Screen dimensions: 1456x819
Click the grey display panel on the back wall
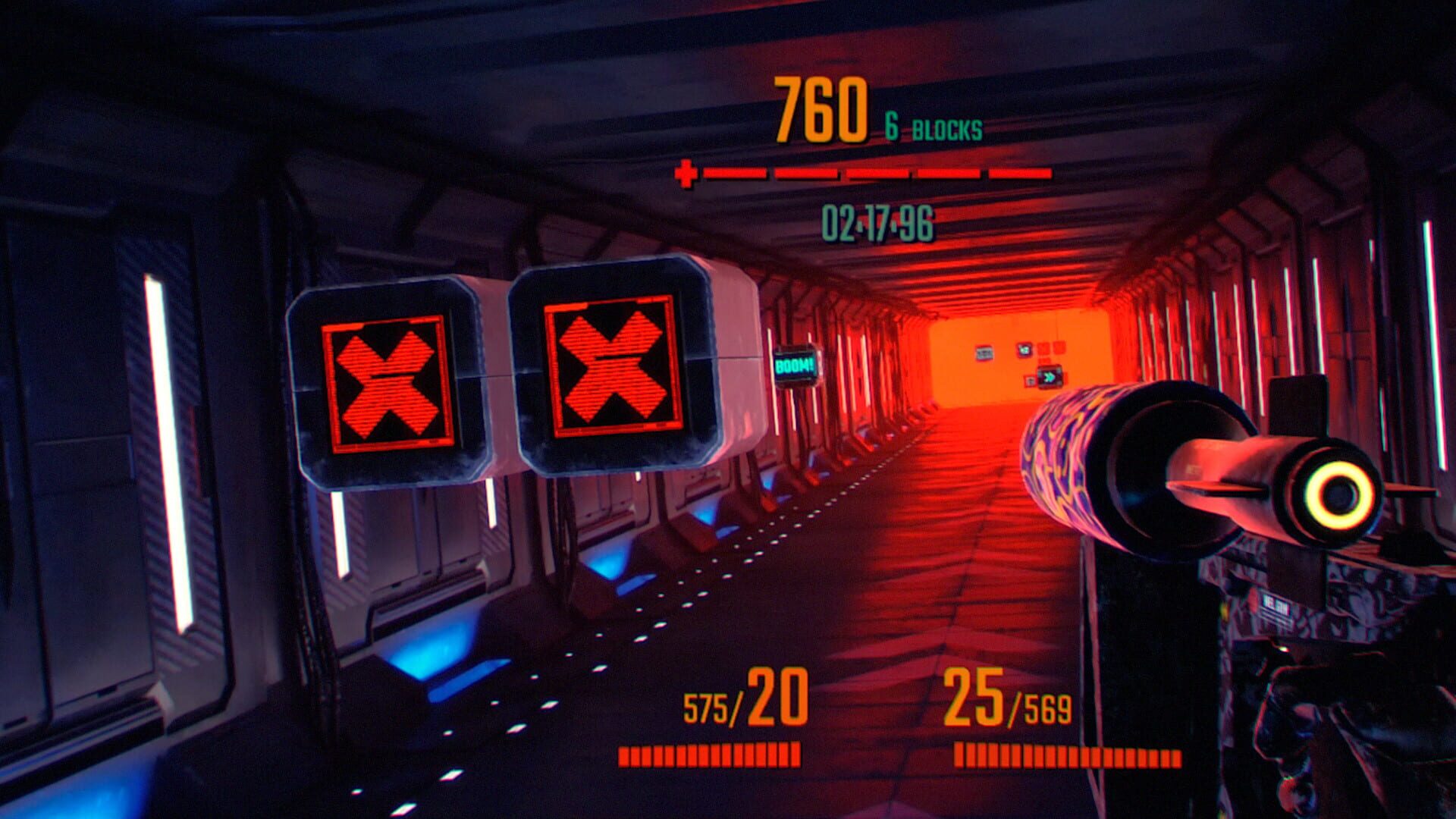point(984,352)
